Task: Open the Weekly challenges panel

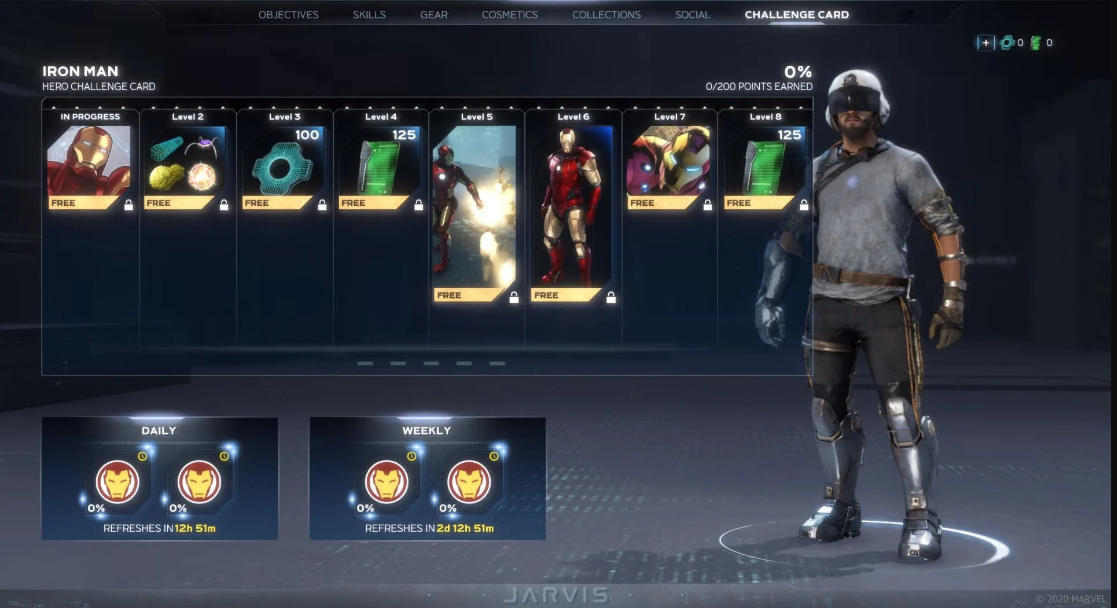Action: [x=427, y=478]
